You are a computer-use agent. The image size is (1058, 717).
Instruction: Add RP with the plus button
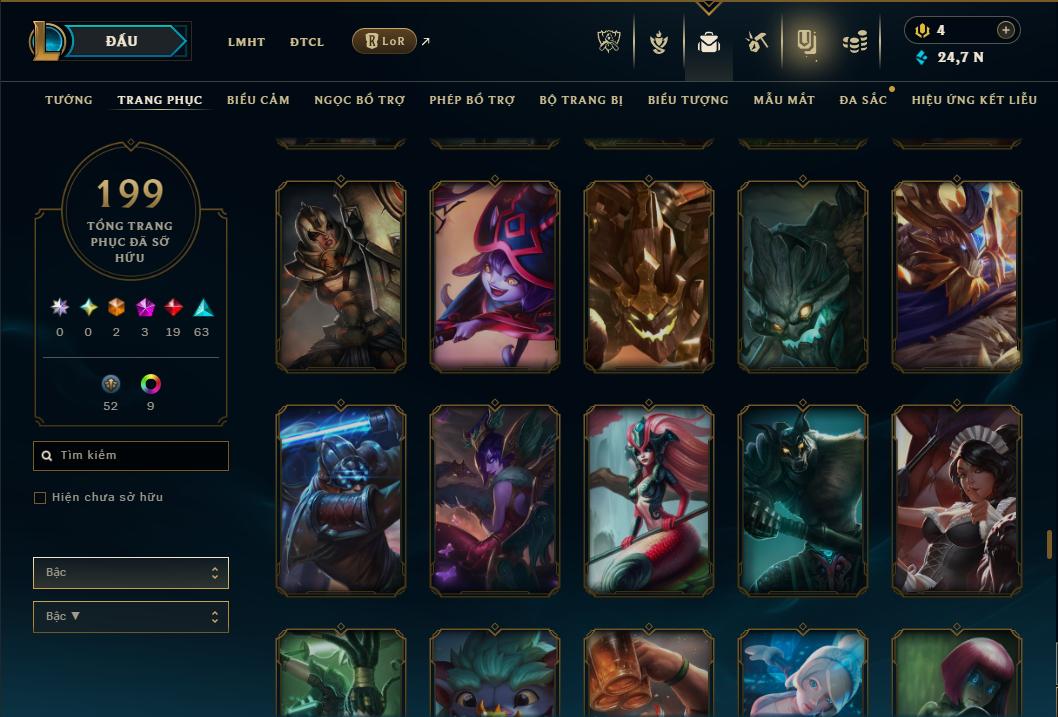pyautogui.click(x=1006, y=30)
